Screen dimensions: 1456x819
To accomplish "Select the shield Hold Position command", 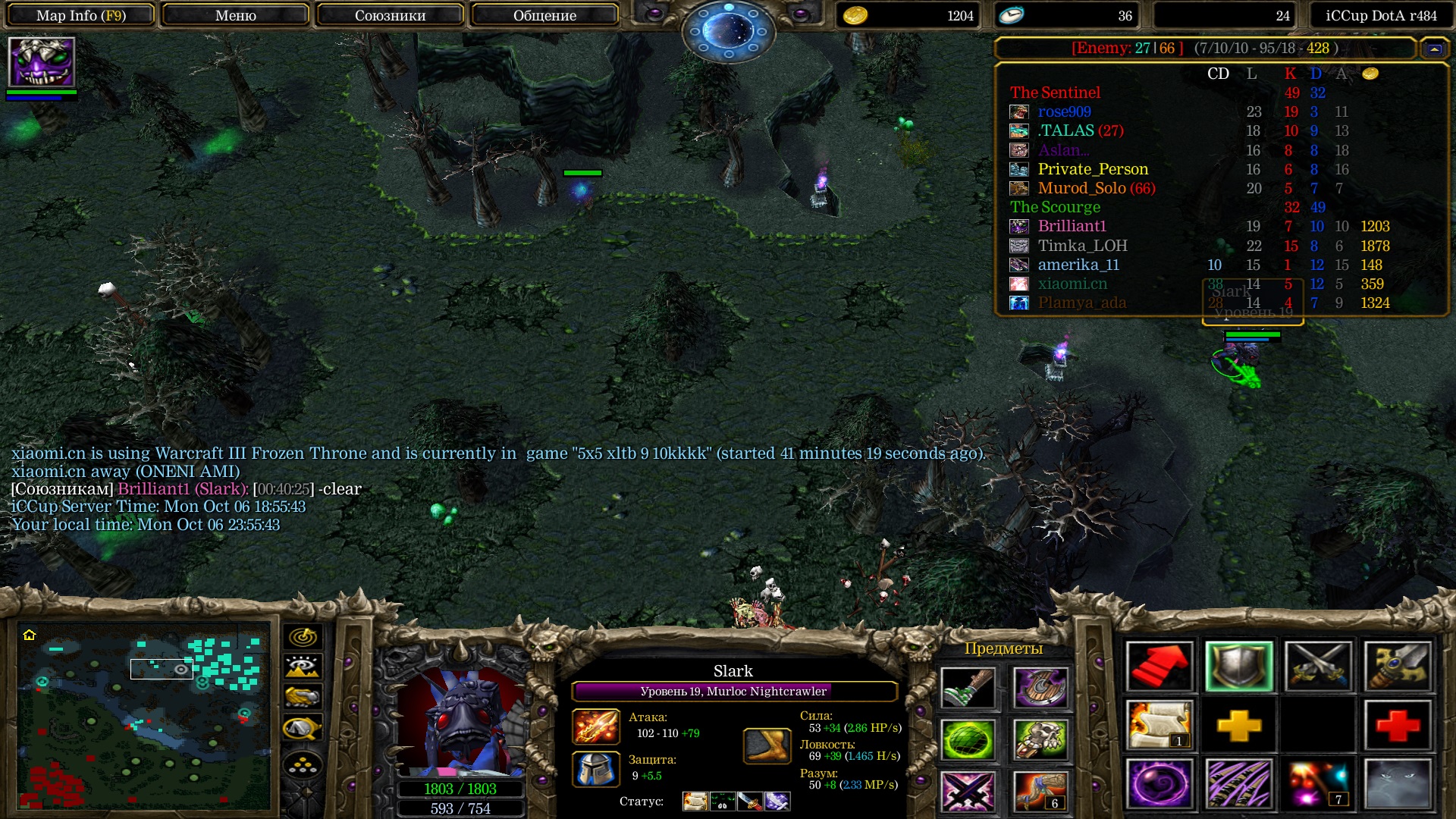I will click(1238, 667).
